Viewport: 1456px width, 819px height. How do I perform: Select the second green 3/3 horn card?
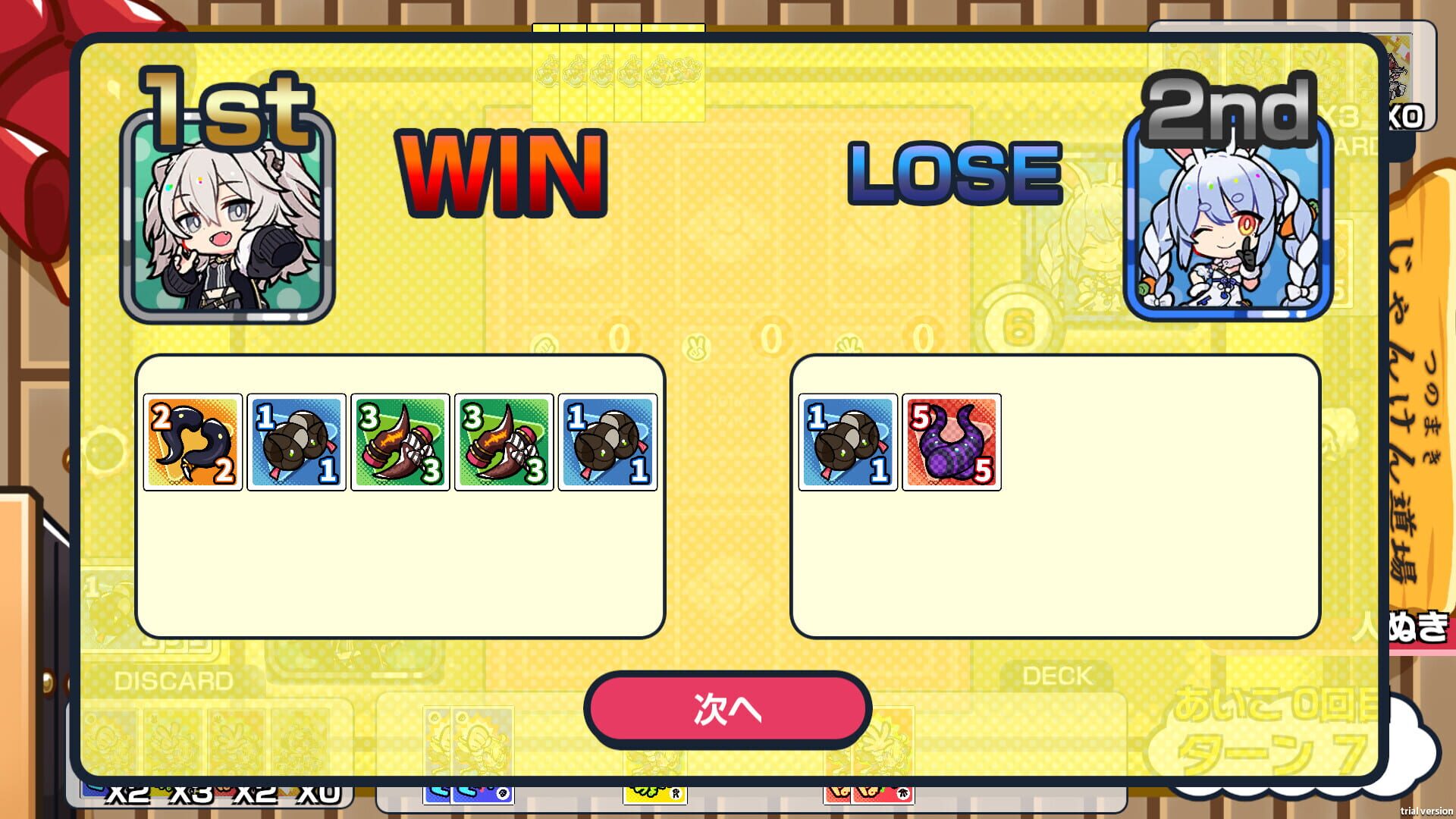[504, 444]
